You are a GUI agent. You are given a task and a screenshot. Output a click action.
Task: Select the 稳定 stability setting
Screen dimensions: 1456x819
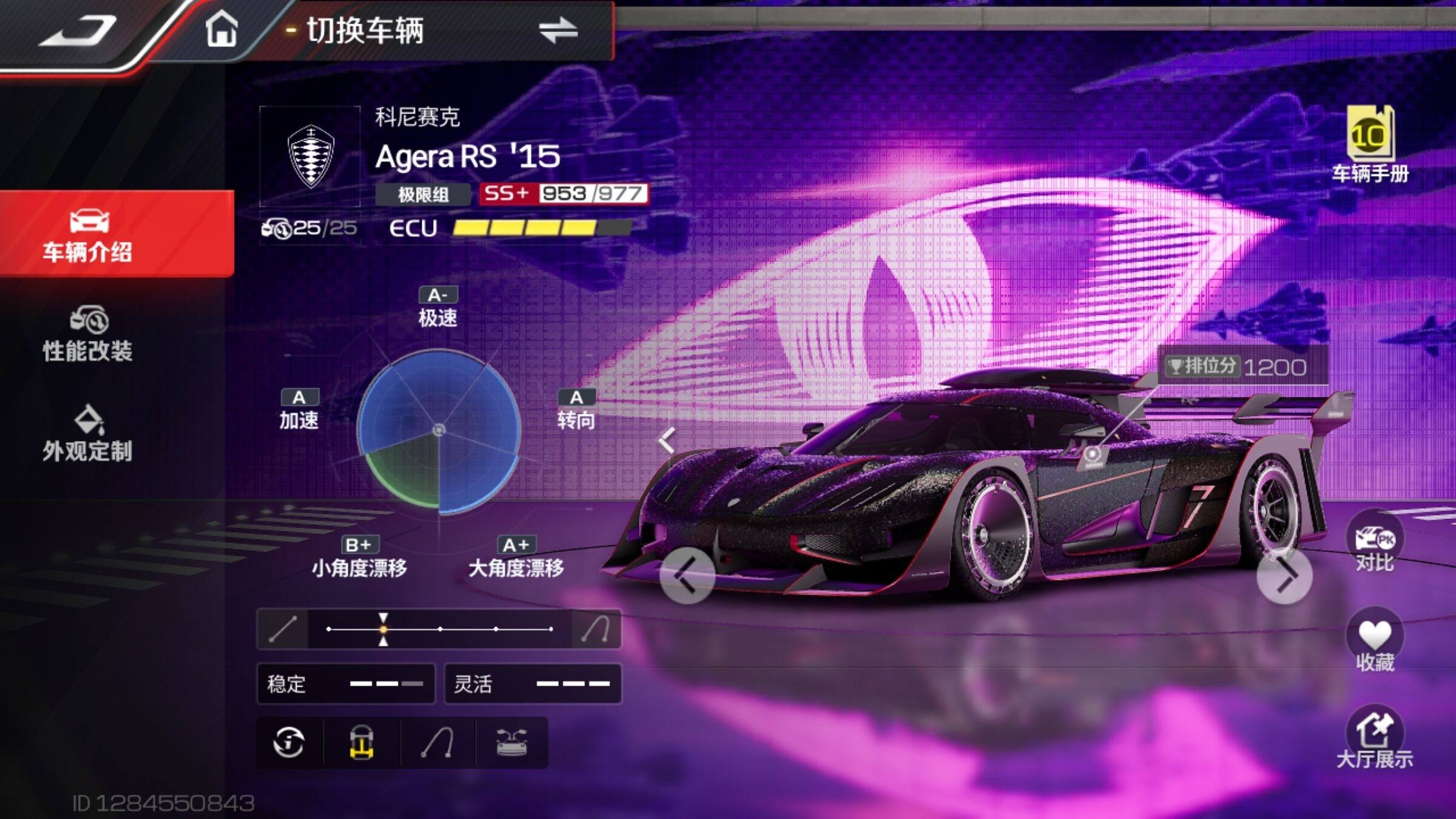(346, 684)
